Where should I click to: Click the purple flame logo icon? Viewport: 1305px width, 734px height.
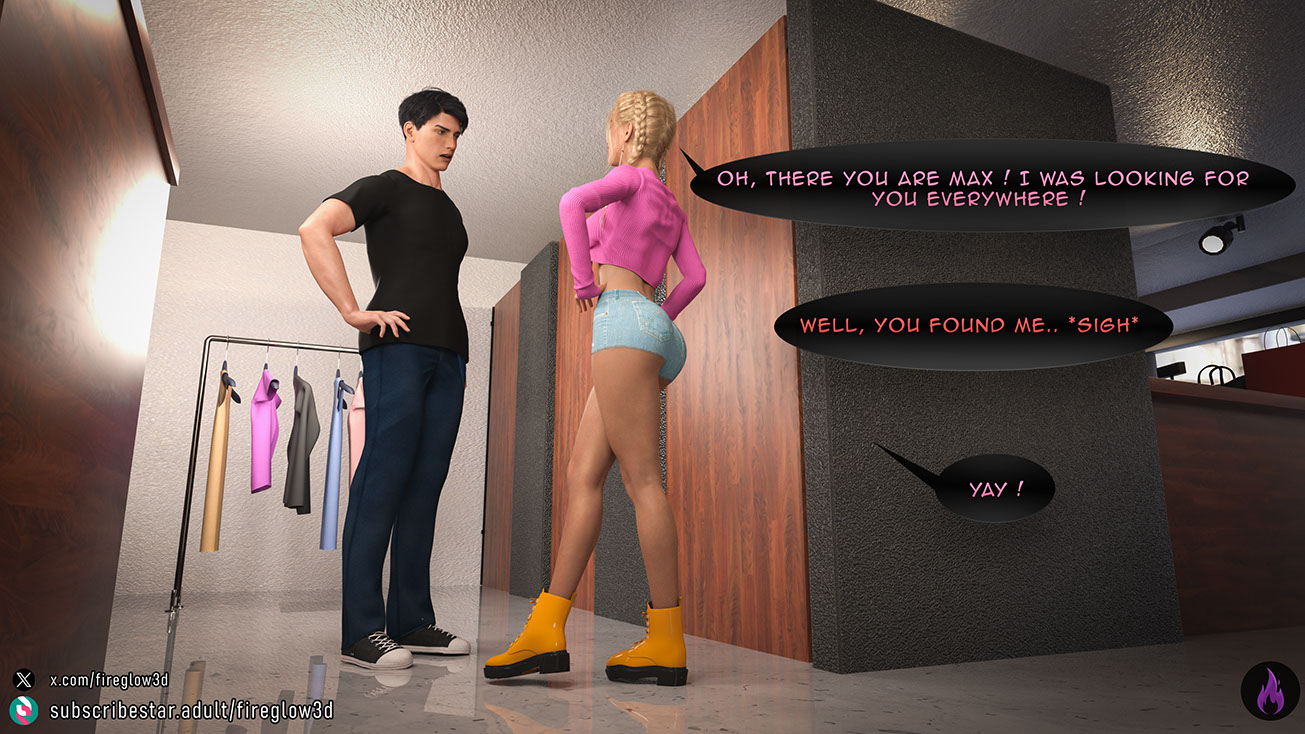click(x=1269, y=690)
